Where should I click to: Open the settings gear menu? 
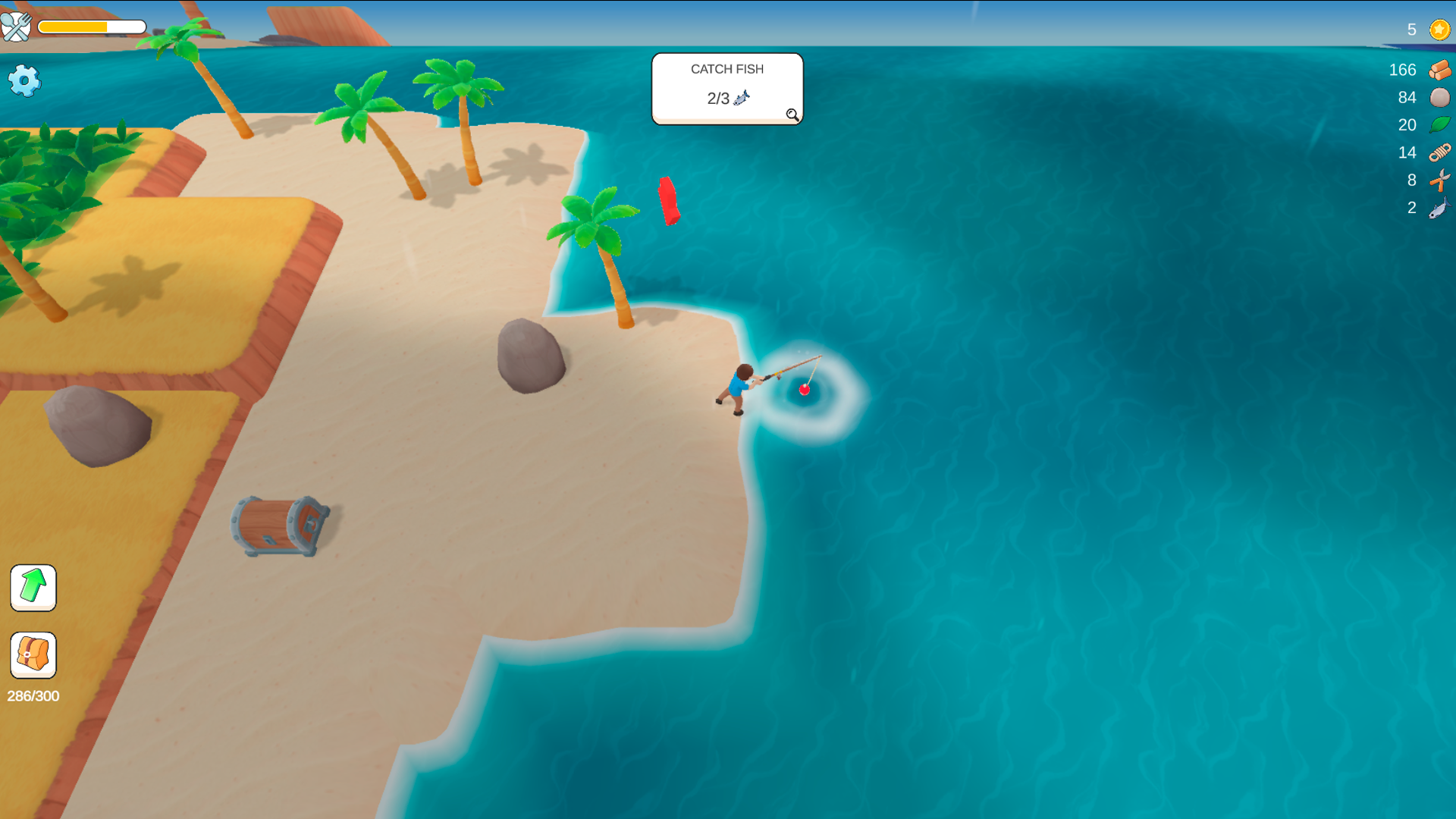pos(24,80)
